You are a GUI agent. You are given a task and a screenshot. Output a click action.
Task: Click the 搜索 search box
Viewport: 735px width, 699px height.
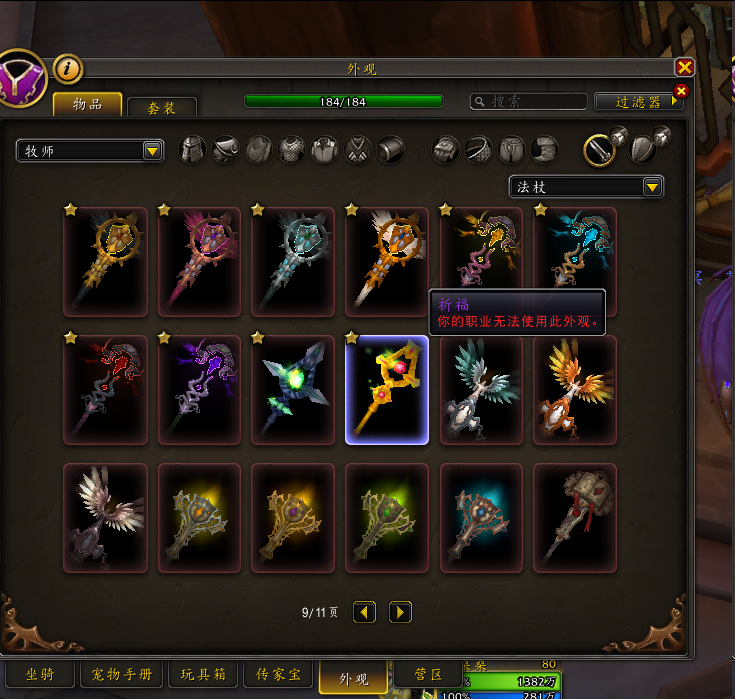point(529,101)
